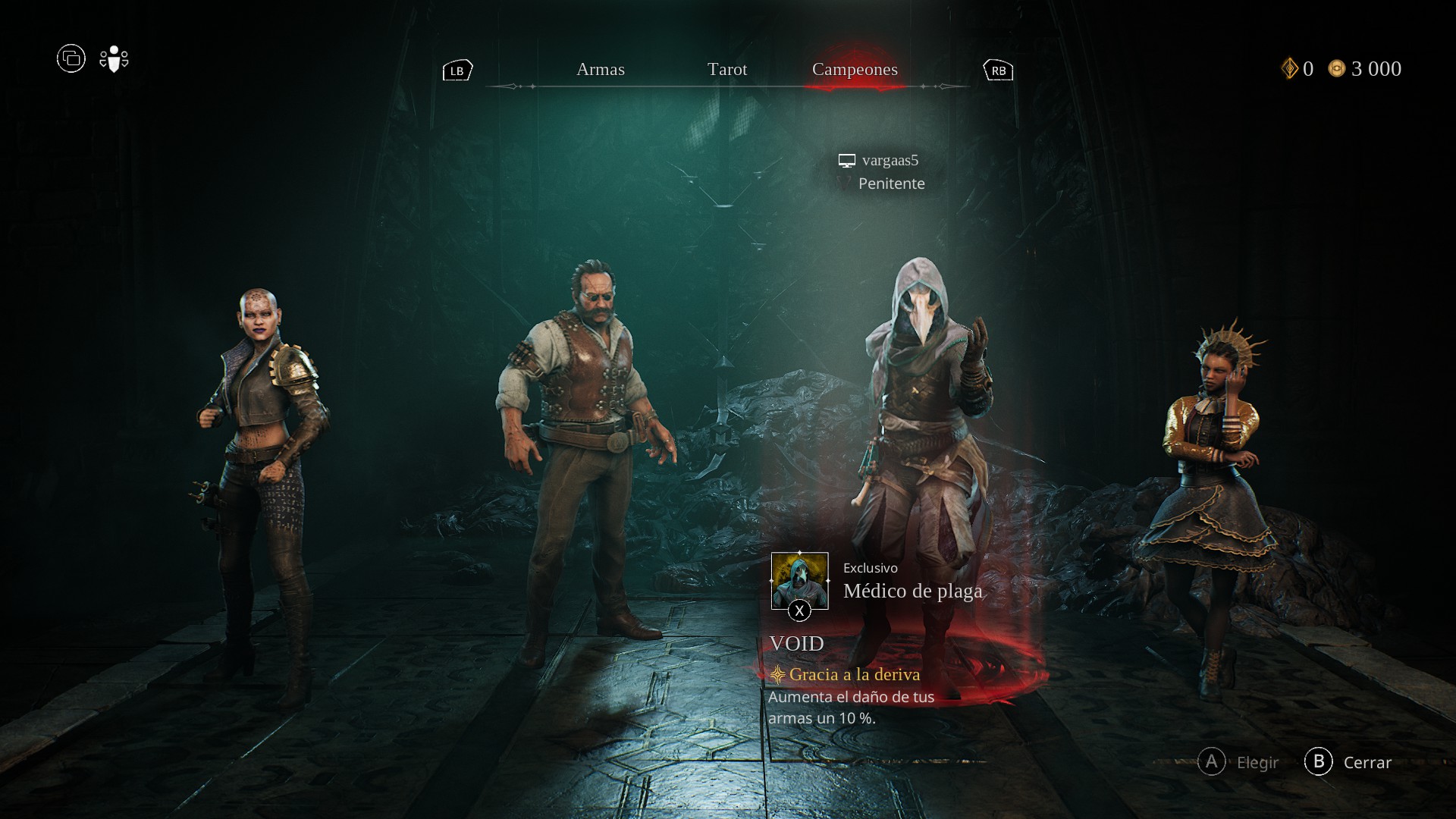Switch to the Armas tab
Image resolution: width=1456 pixels, height=819 pixels.
[x=600, y=70]
